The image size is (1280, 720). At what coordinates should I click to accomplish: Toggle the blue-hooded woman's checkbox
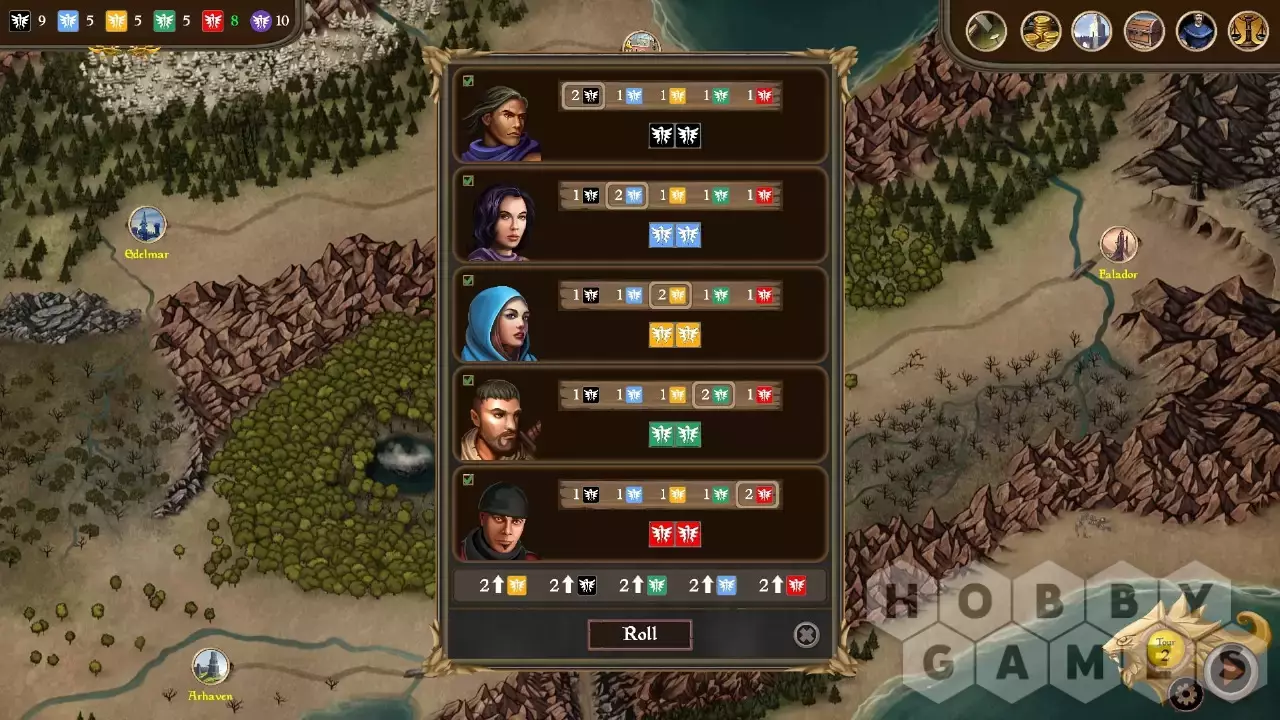coord(468,281)
